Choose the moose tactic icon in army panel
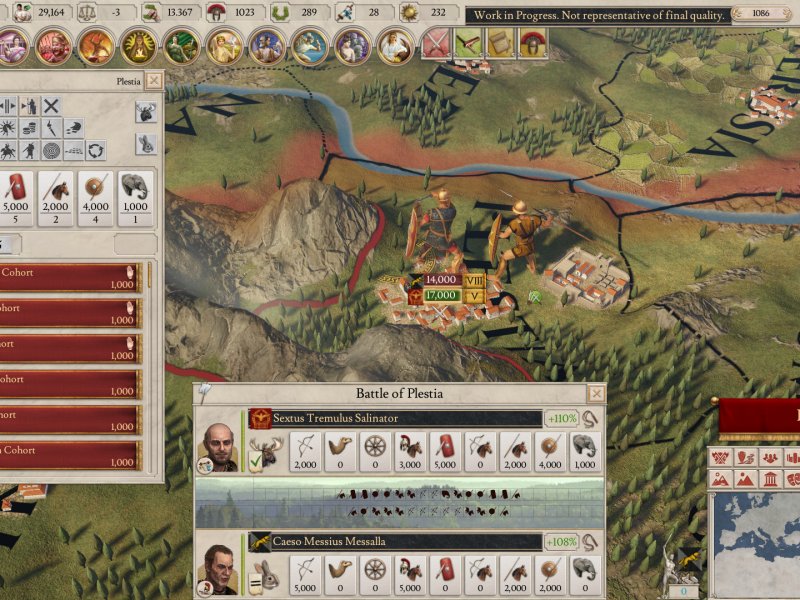The height and width of the screenshot is (600, 800). pyautogui.click(x=146, y=113)
